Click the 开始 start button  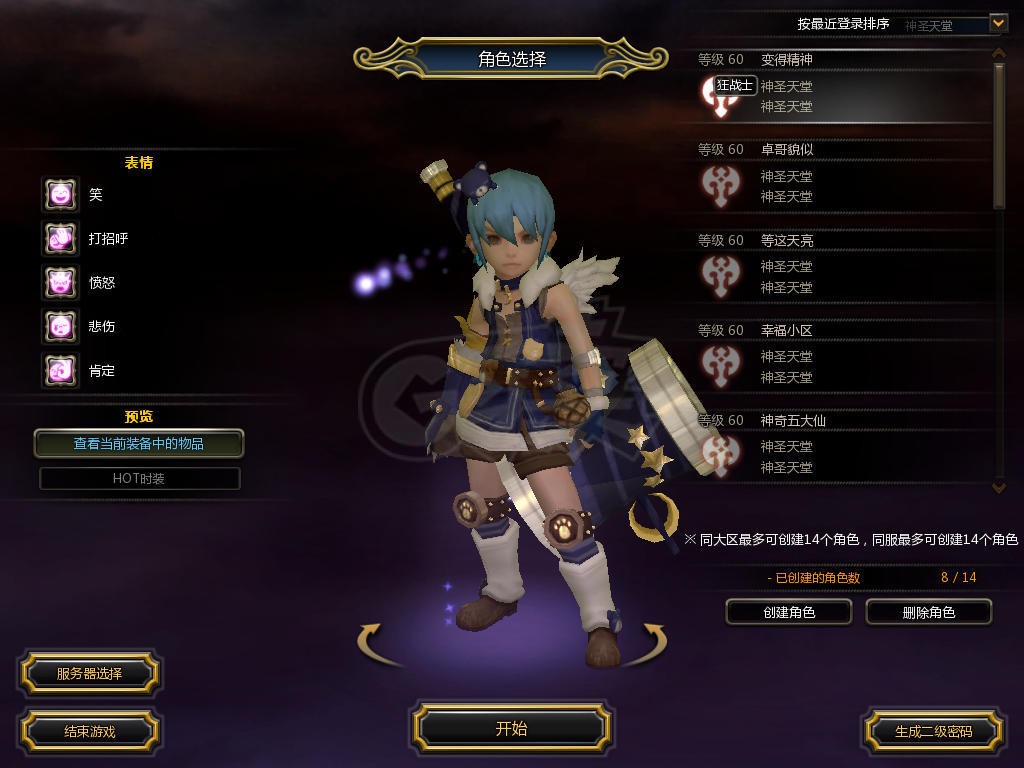pos(511,728)
